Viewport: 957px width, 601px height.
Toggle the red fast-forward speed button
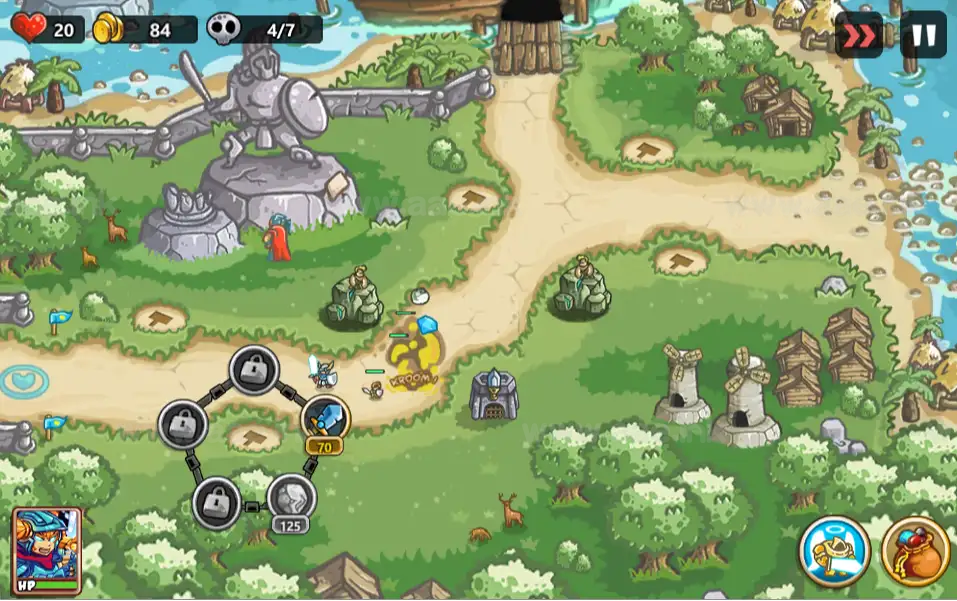858,35
